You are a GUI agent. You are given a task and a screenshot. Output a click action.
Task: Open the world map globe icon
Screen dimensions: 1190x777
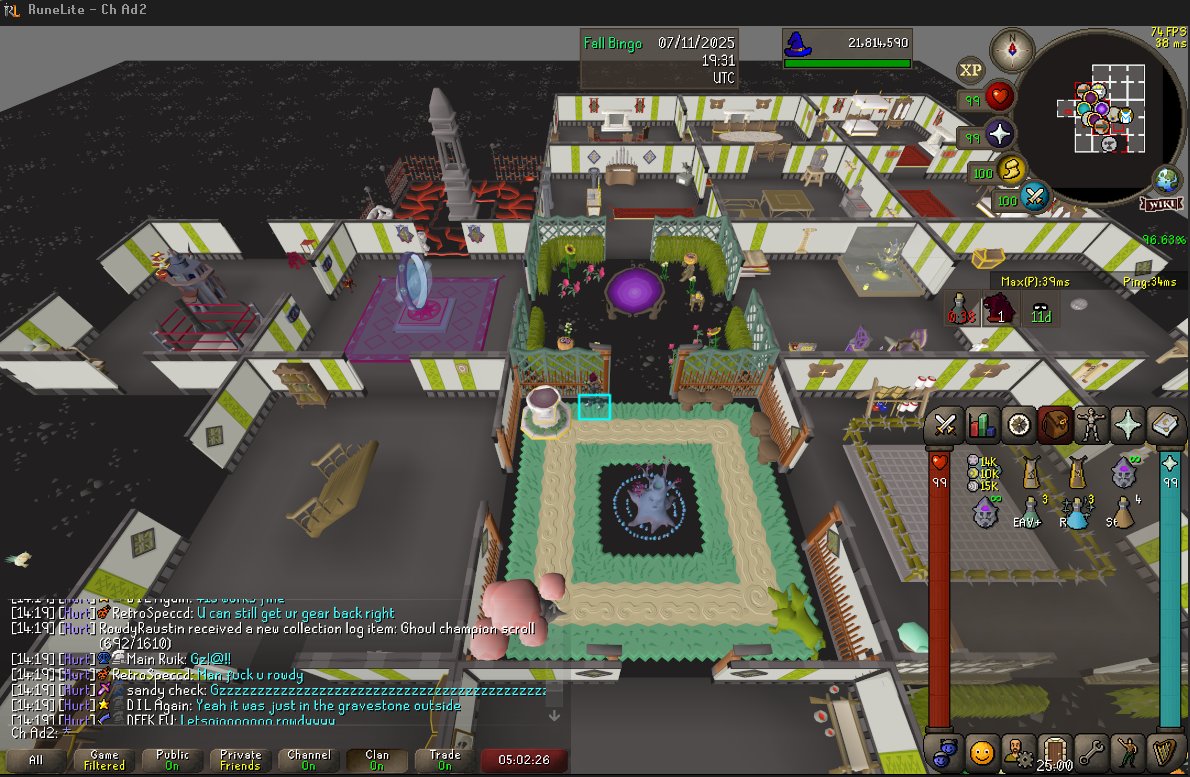tap(1166, 180)
